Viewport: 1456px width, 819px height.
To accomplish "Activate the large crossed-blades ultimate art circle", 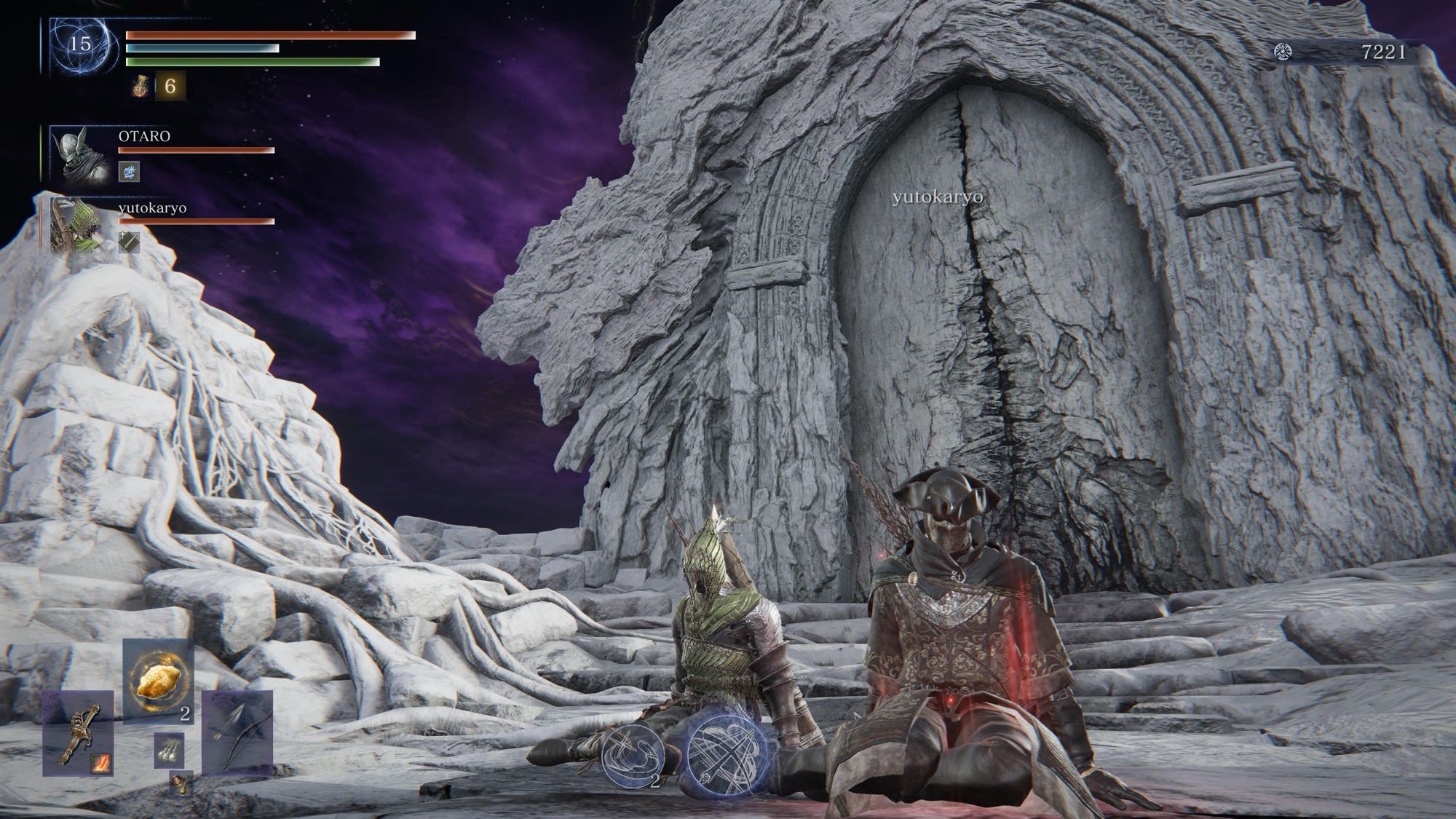I will click(727, 751).
